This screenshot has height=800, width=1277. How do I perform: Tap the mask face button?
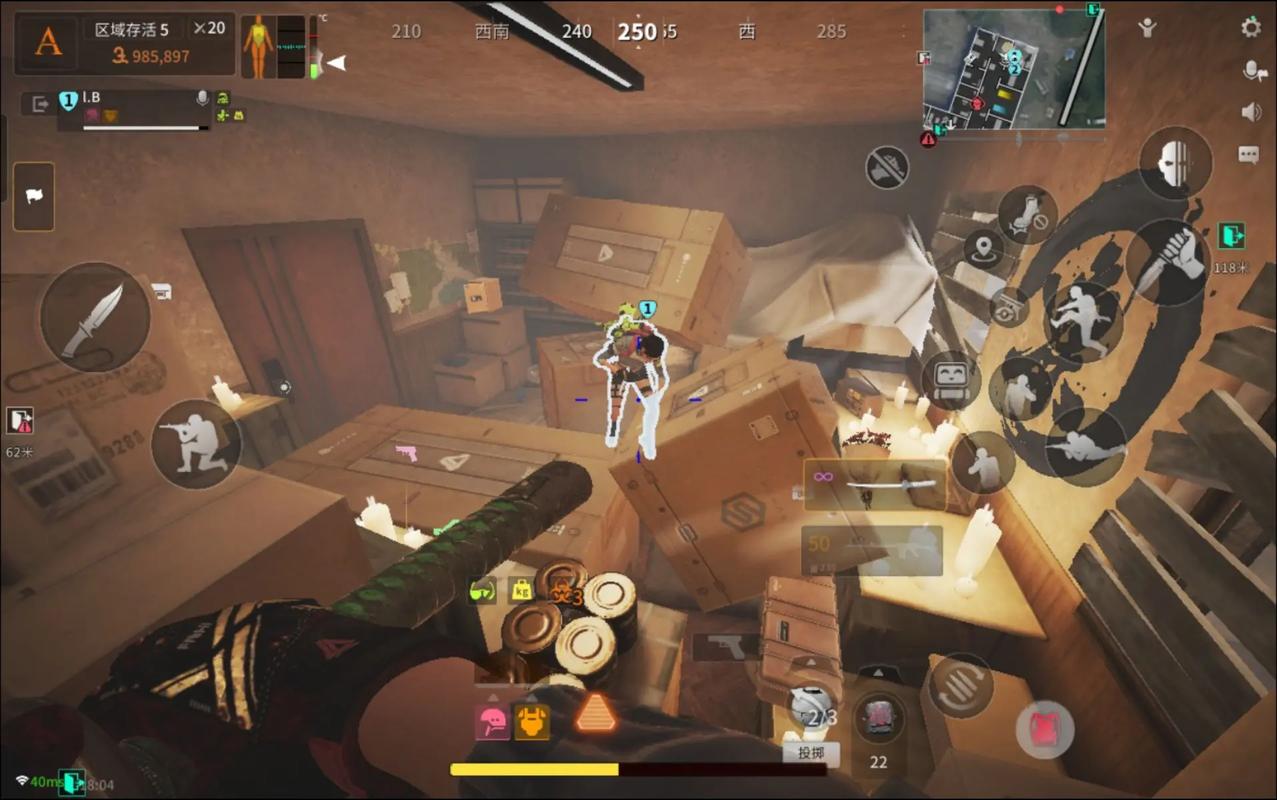click(x=1175, y=163)
